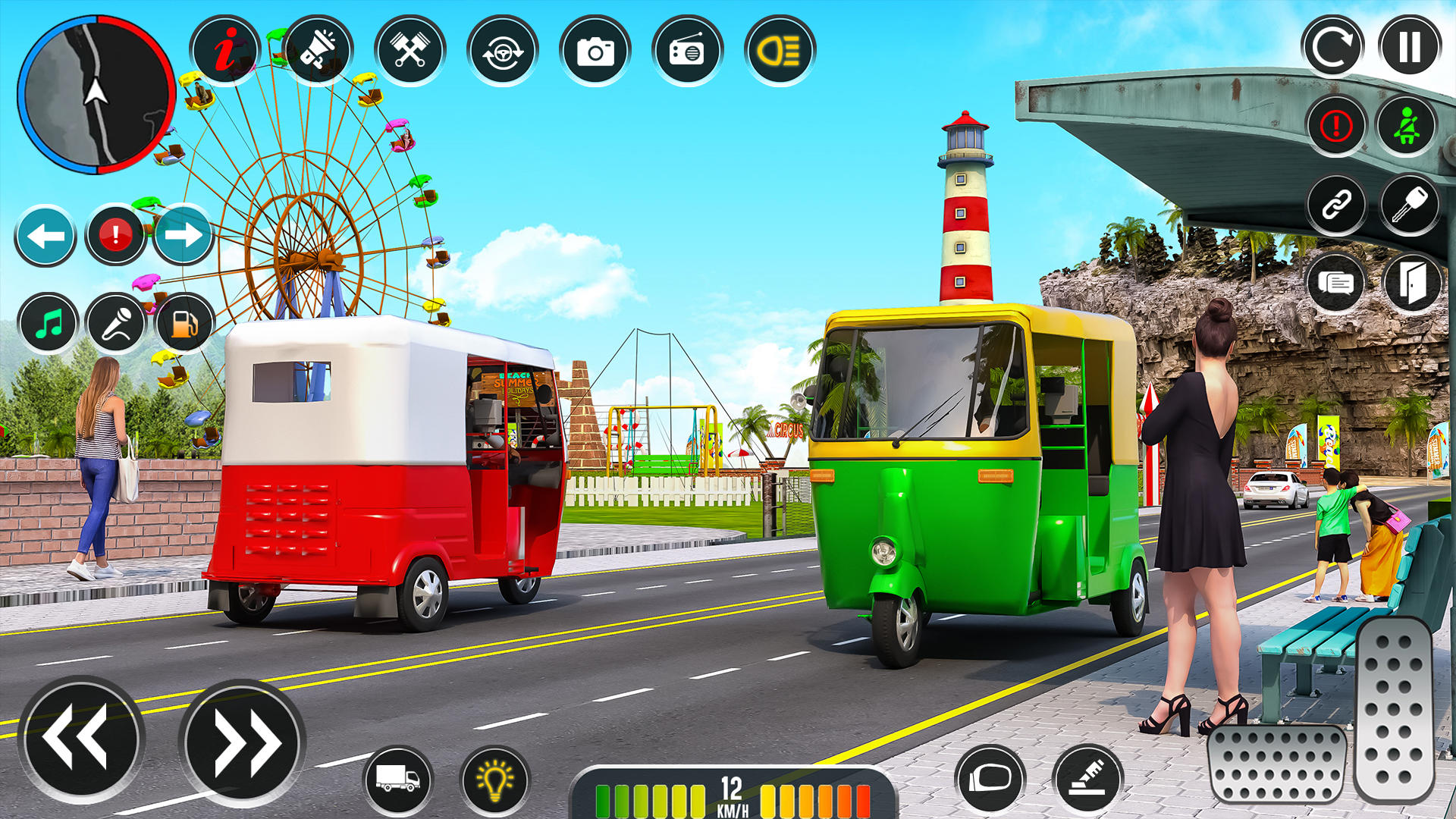Open the in-game radio icon
Viewport: 1456px width, 819px height.
pyautogui.click(x=687, y=49)
